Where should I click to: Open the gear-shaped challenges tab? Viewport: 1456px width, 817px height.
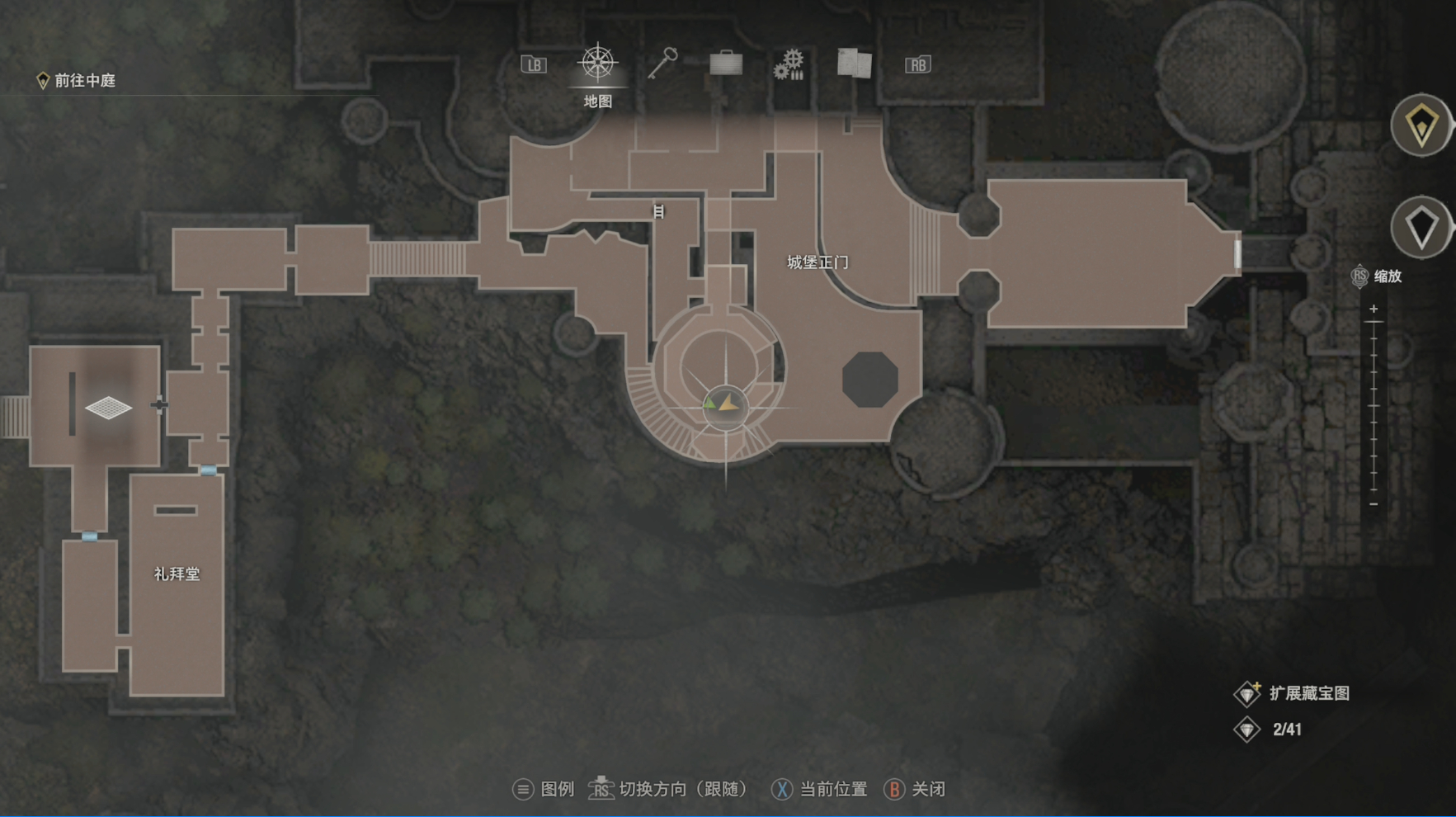pyautogui.click(x=789, y=64)
